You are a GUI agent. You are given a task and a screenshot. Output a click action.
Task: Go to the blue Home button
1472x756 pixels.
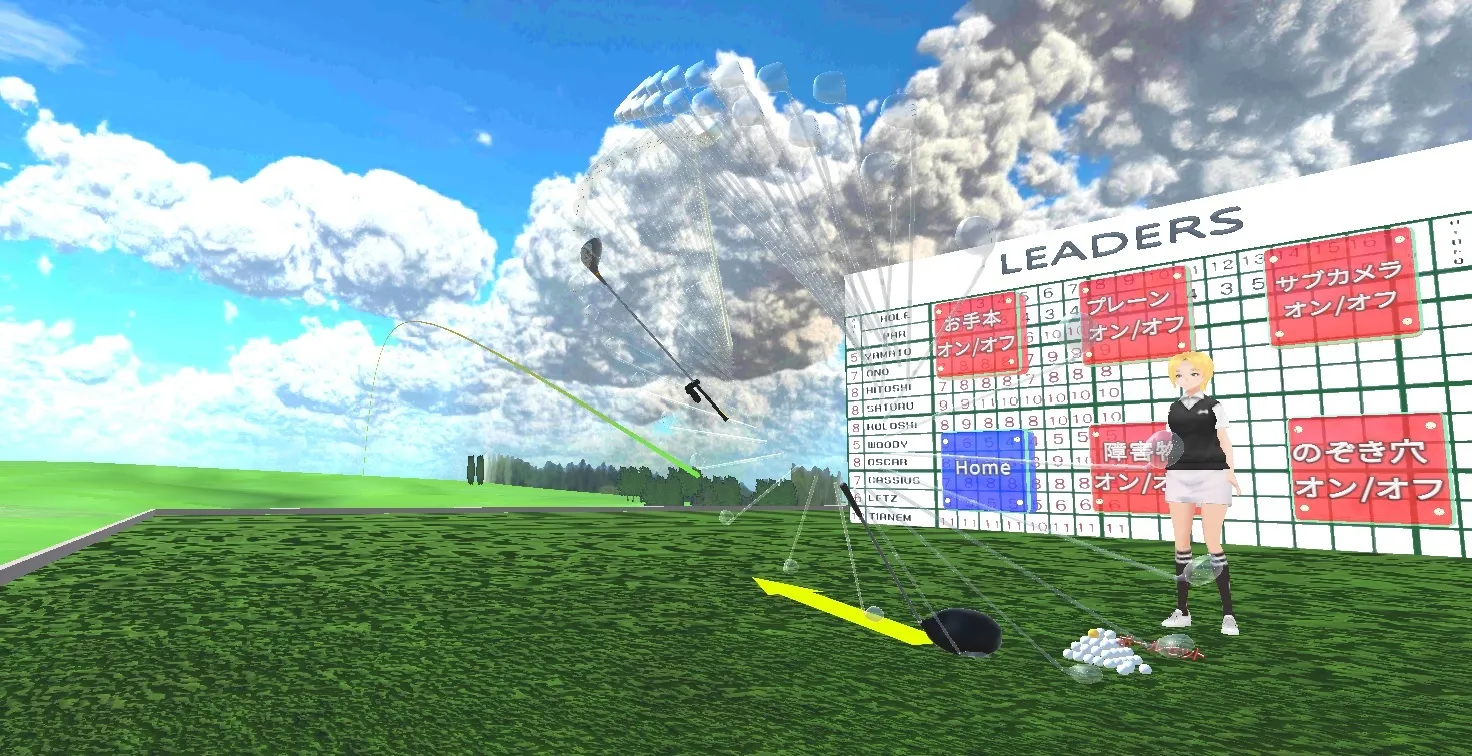pyautogui.click(x=984, y=469)
